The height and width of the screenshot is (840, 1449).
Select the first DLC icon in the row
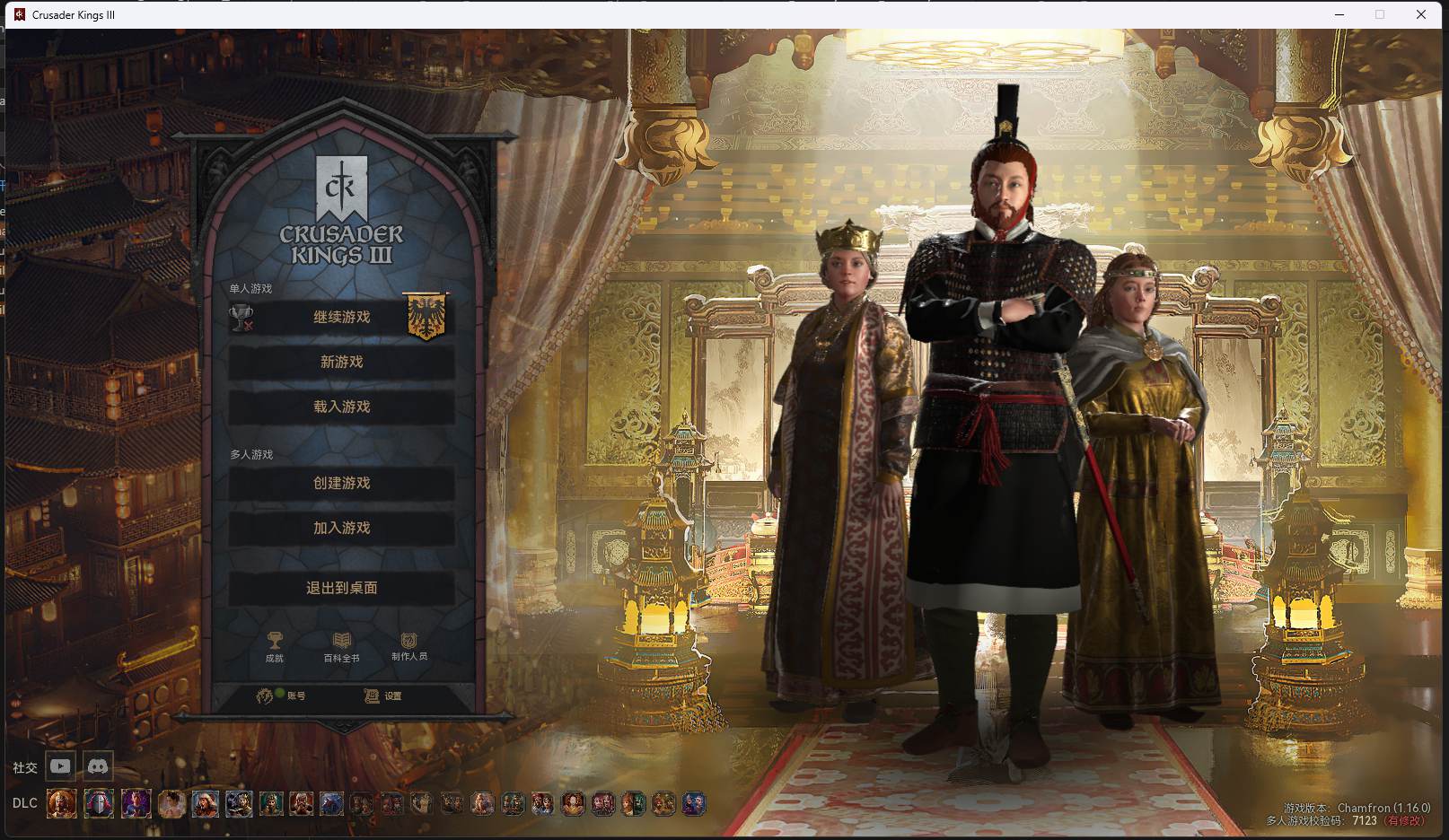pos(62,803)
